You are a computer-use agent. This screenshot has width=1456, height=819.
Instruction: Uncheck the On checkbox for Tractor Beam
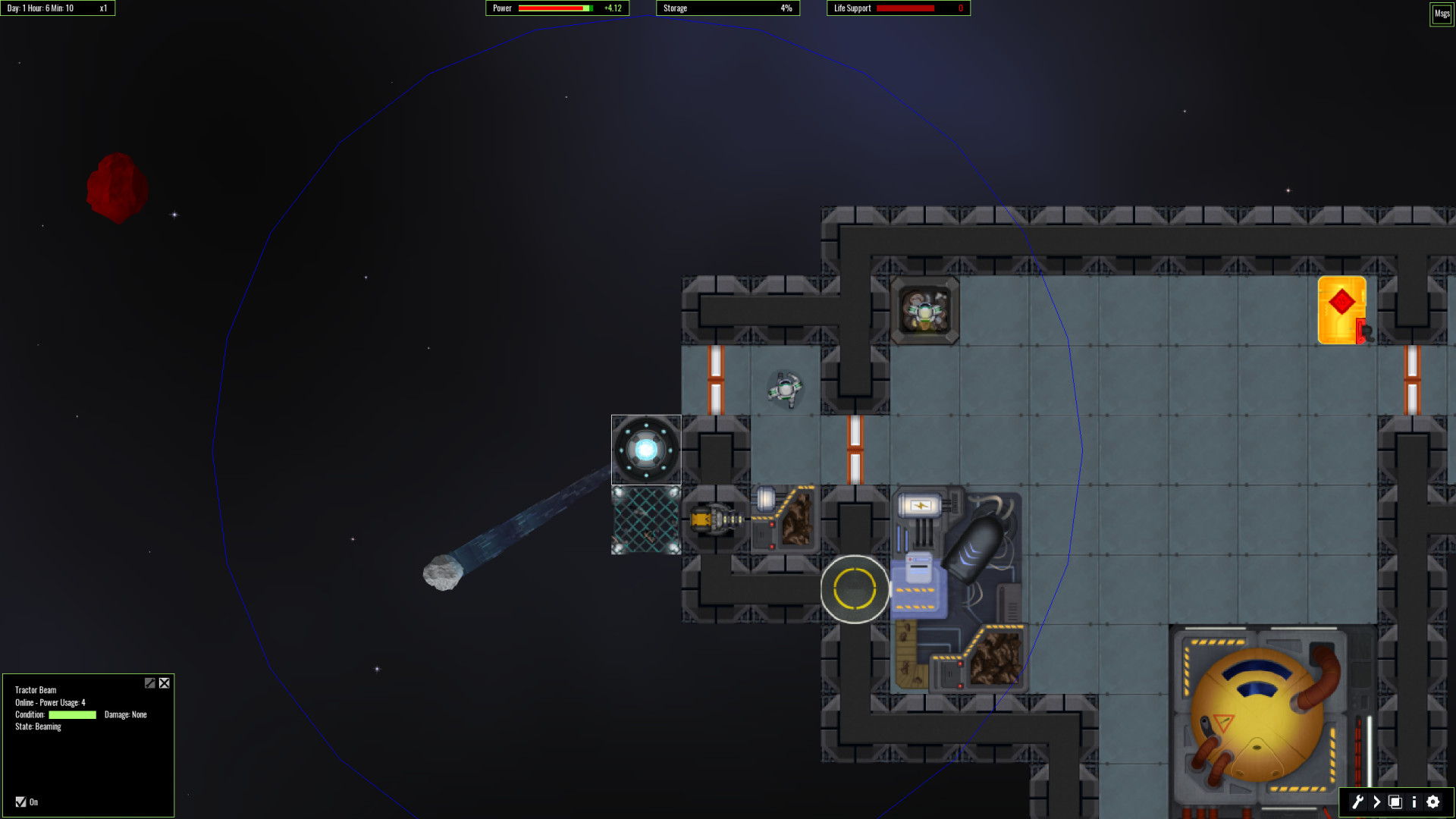click(20, 802)
